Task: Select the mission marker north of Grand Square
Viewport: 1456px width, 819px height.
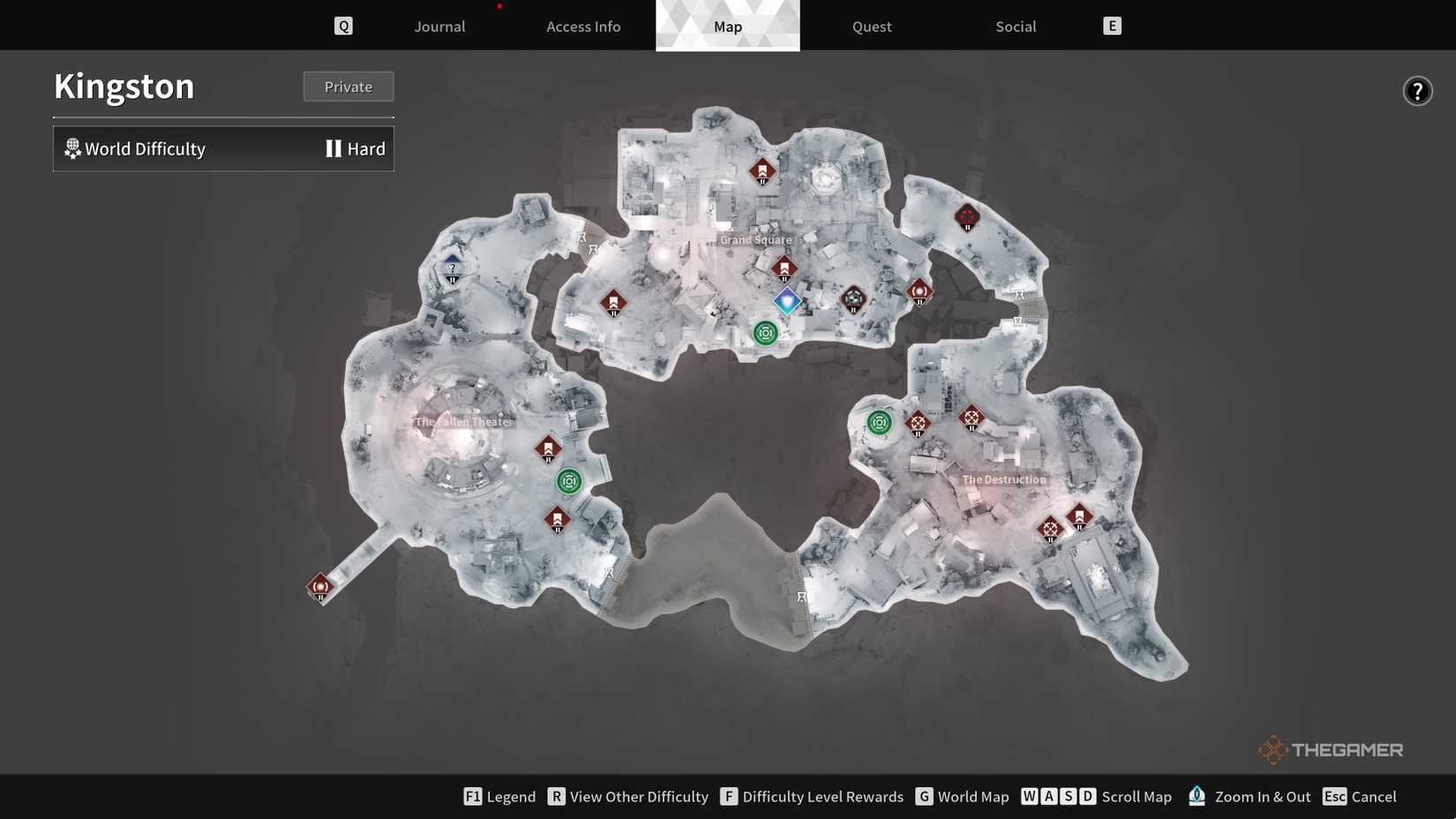Action: click(761, 169)
